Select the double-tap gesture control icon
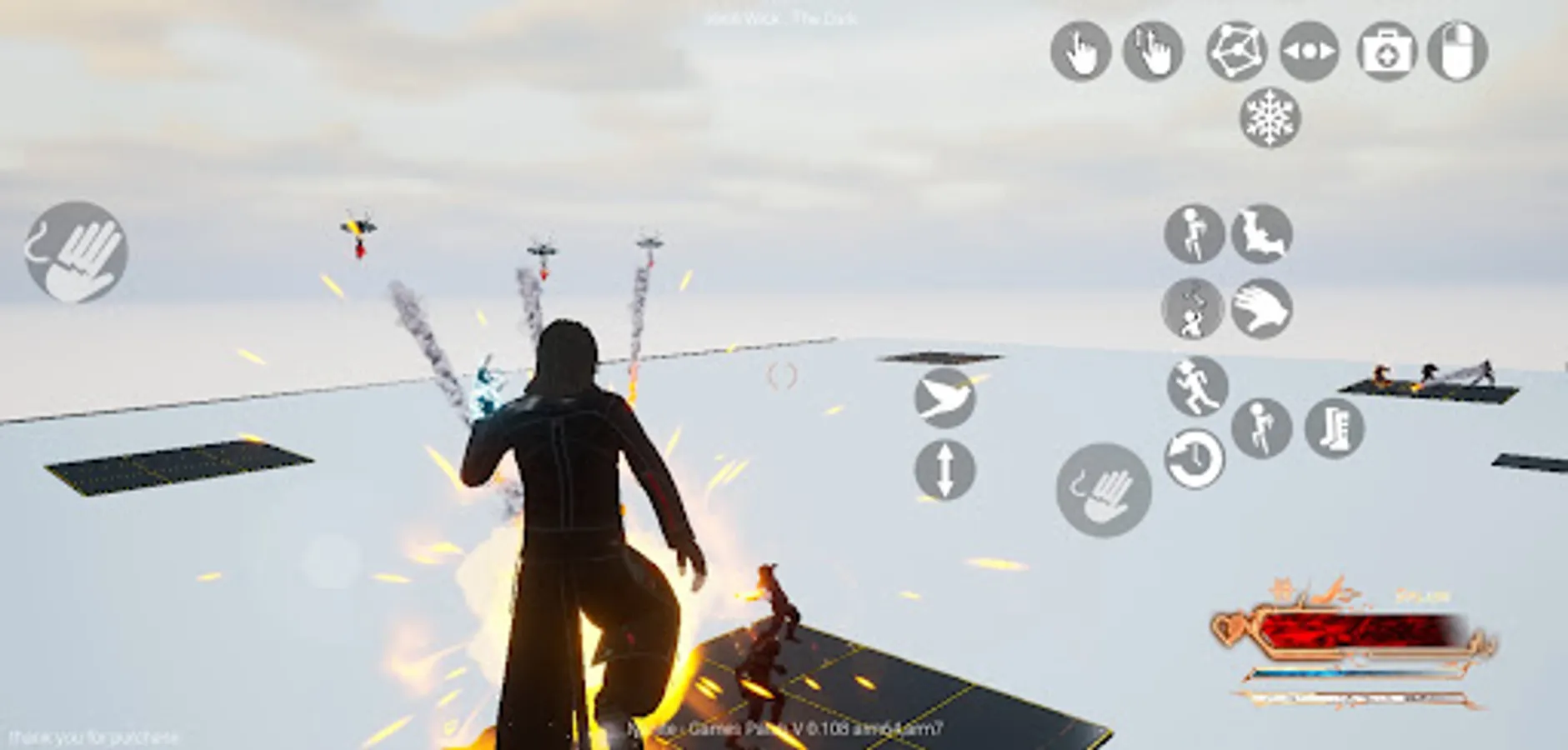1568x750 pixels. click(x=1152, y=52)
